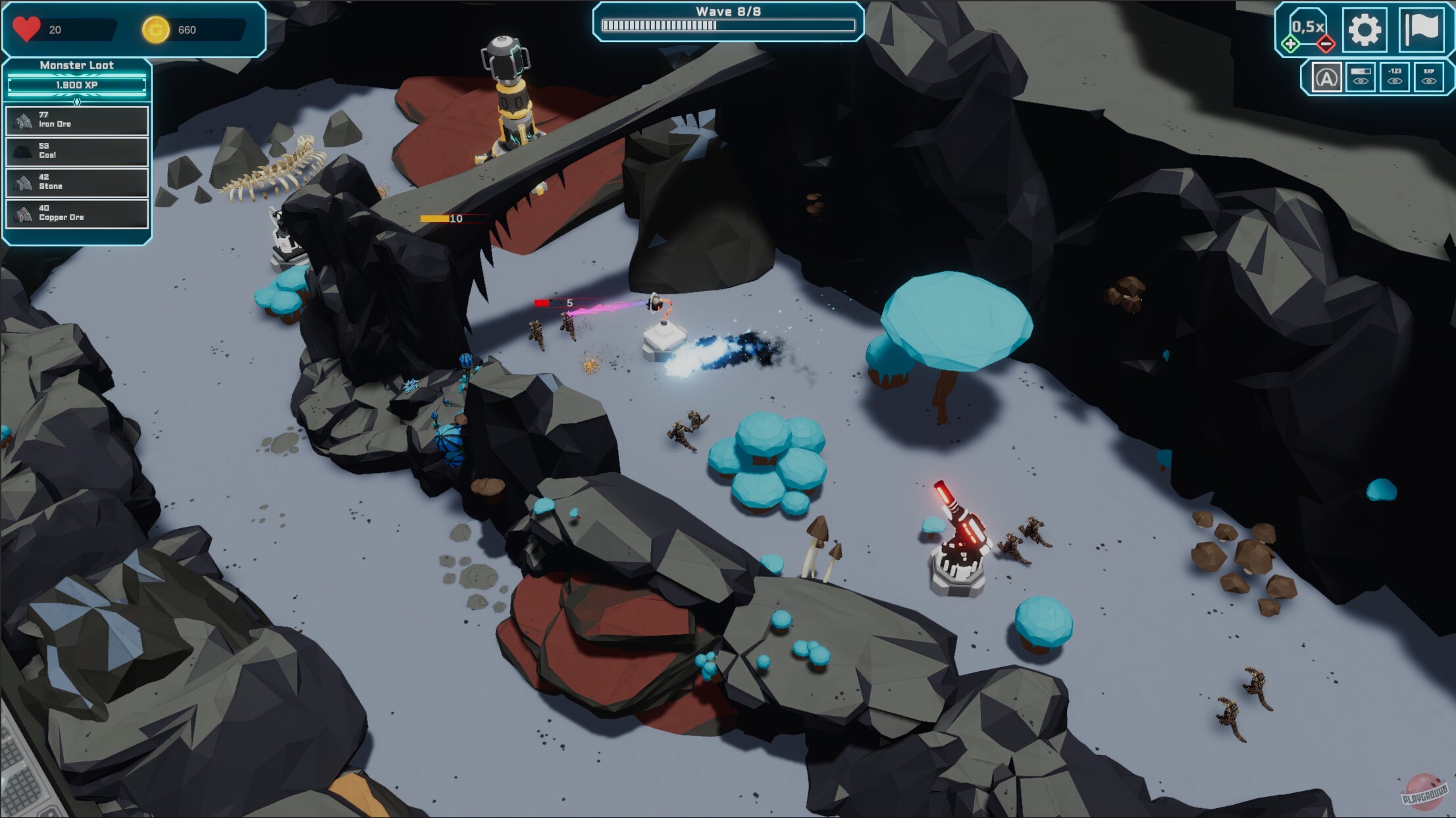
Task: Select the Coal loot row
Action: click(x=77, y=151)
